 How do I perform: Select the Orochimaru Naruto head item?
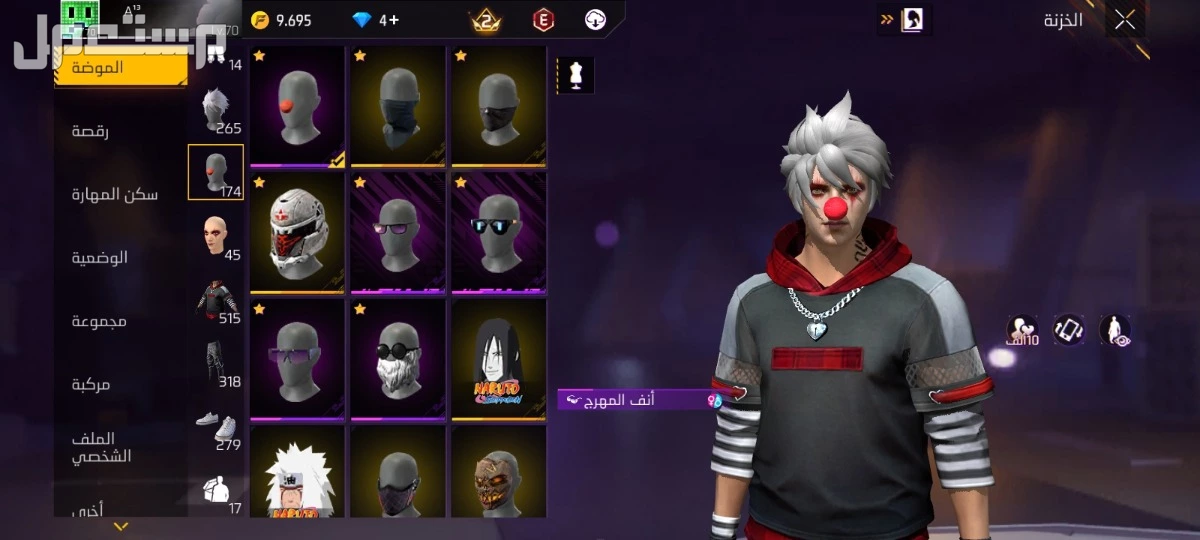pos(498,359)
